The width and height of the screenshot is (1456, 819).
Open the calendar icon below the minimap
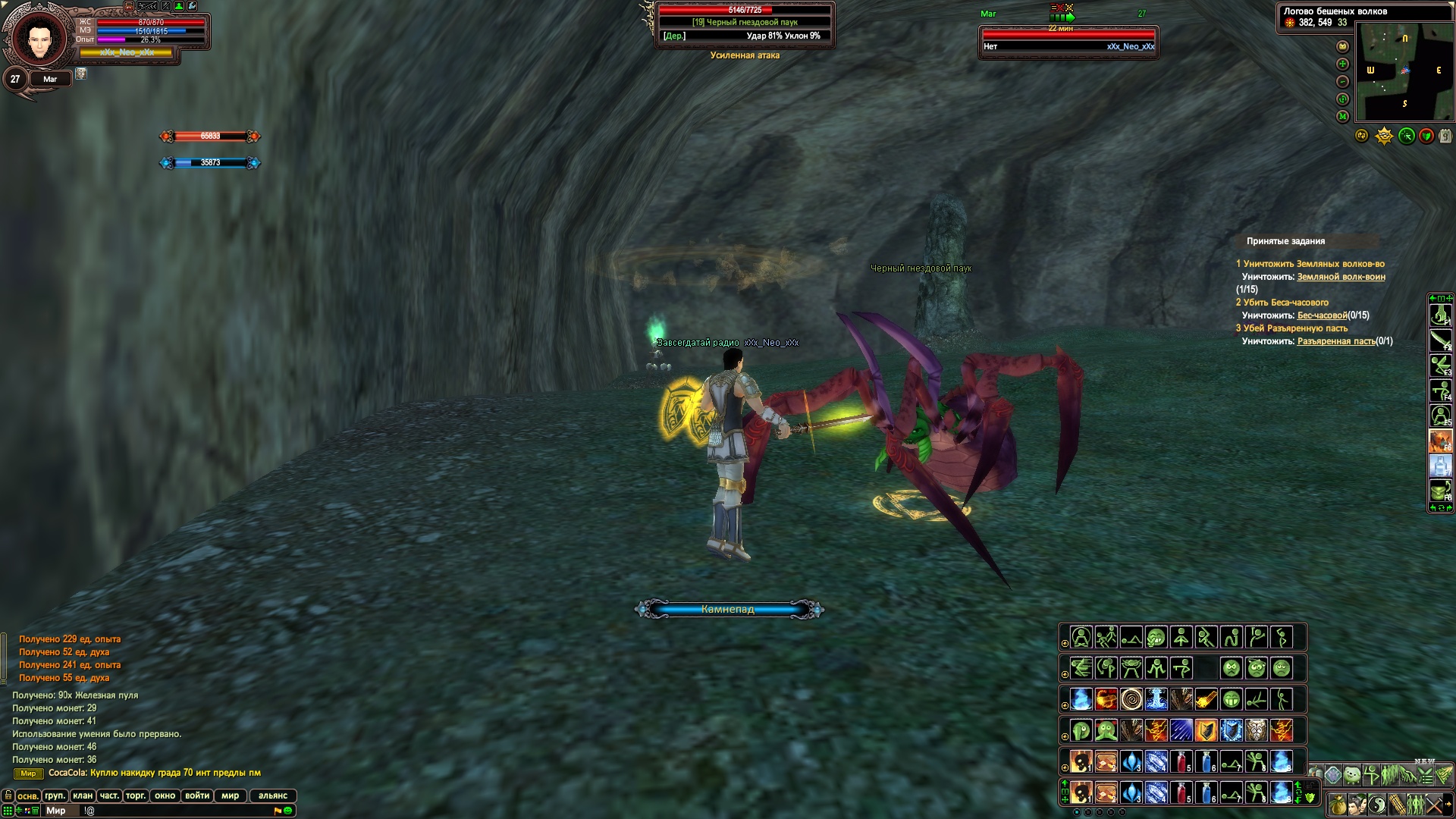click(1445, 136)
